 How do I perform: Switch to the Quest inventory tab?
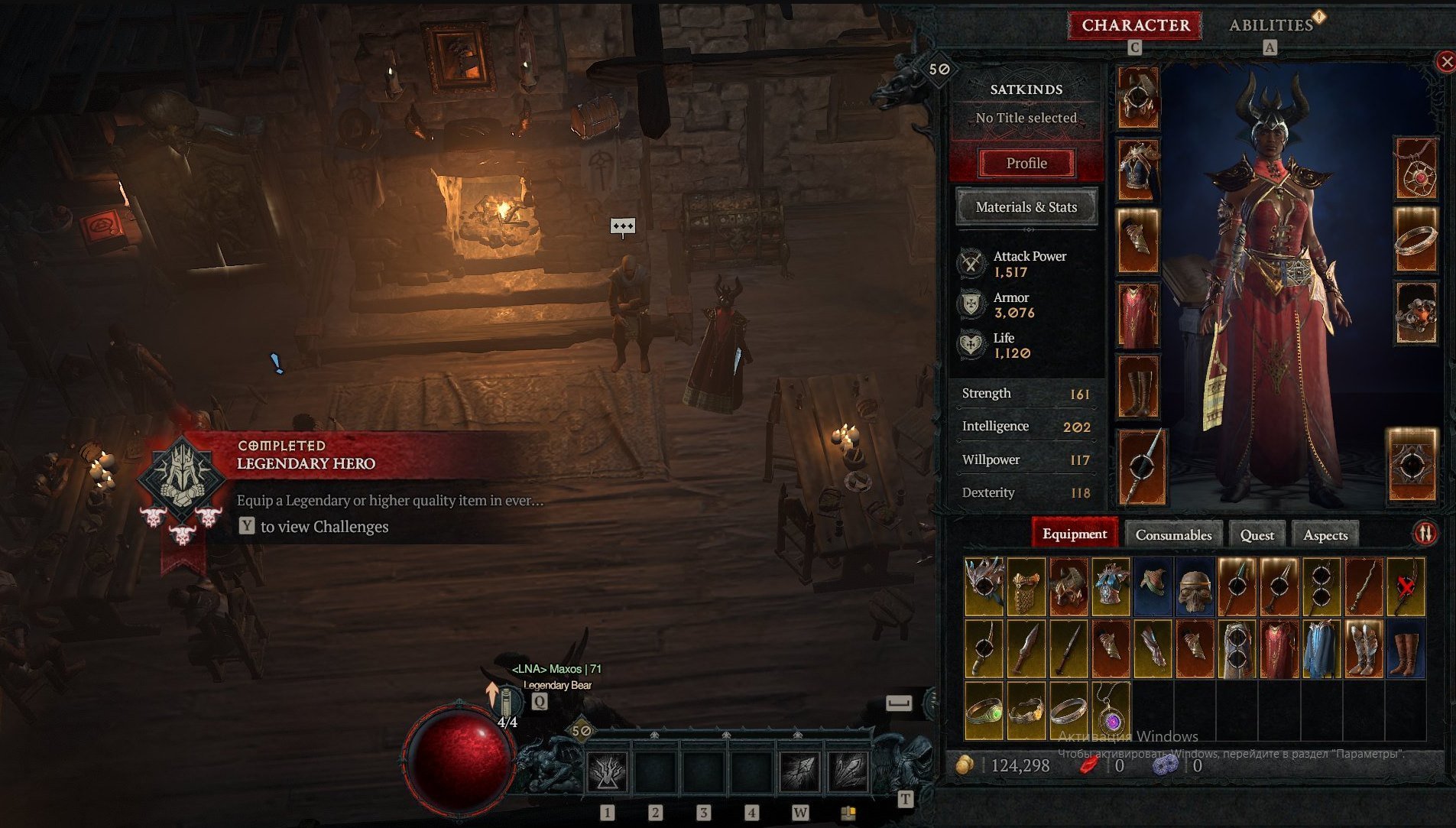point(1257,534)
